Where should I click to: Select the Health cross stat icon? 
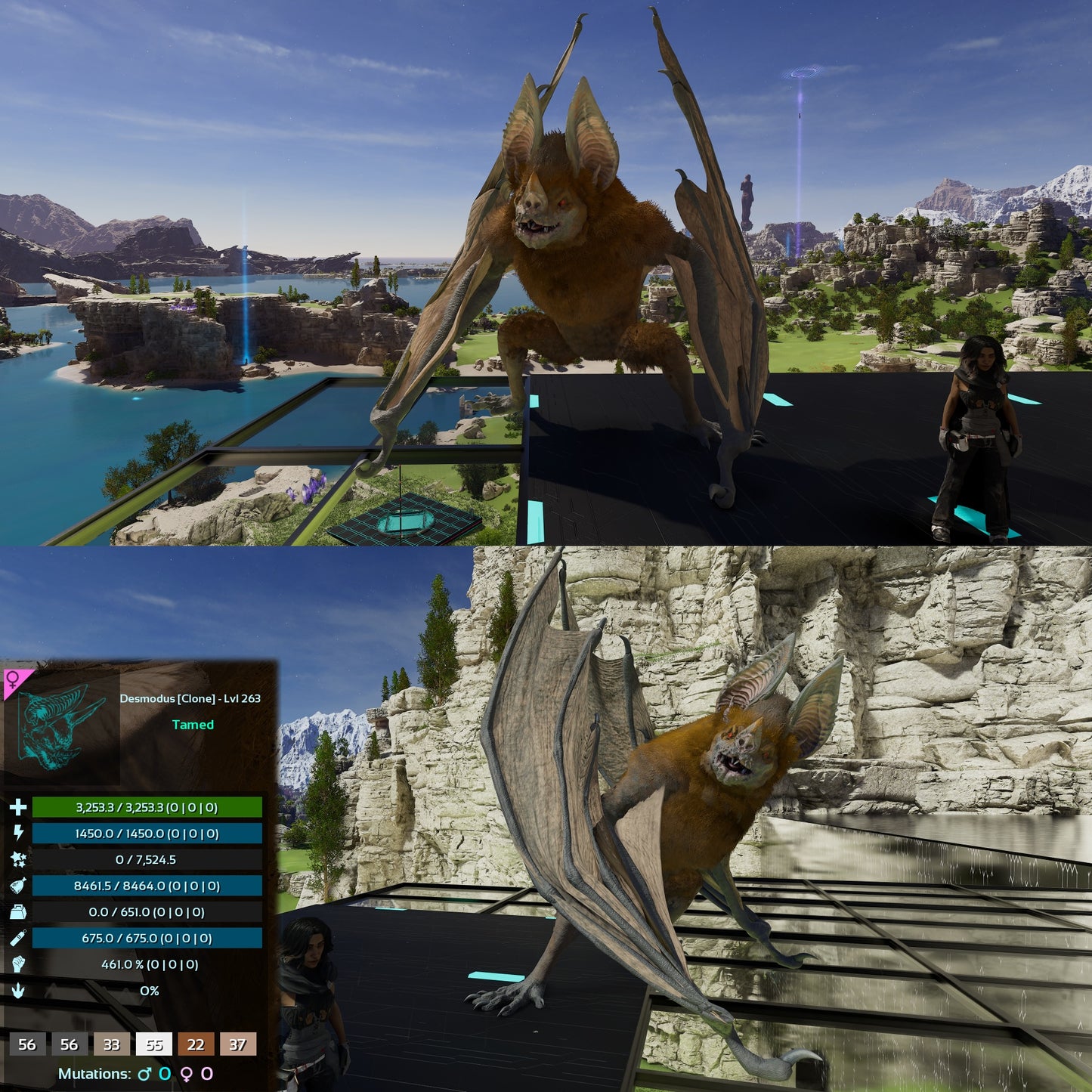point(19,808)
